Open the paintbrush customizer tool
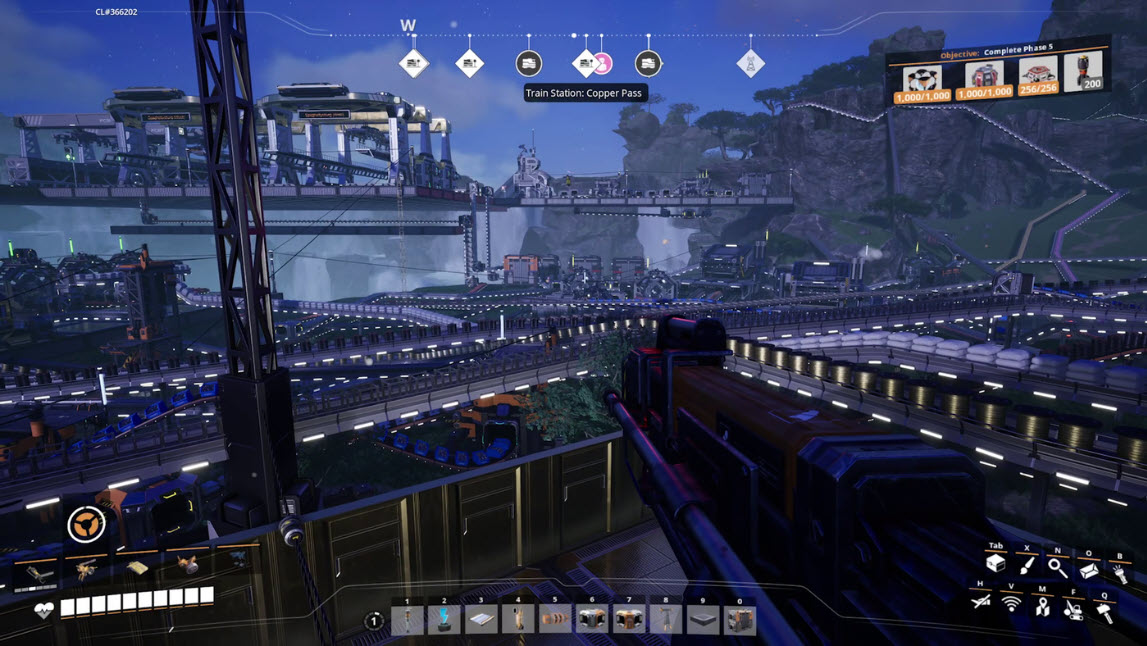 (x=1027, y=567)
